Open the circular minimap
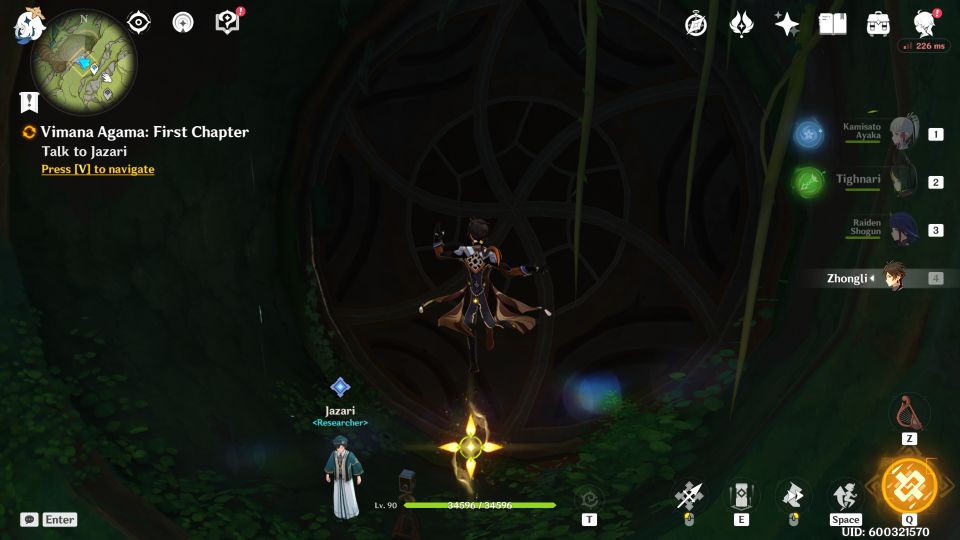Screen dimensions: 960x540 point(84,63)
